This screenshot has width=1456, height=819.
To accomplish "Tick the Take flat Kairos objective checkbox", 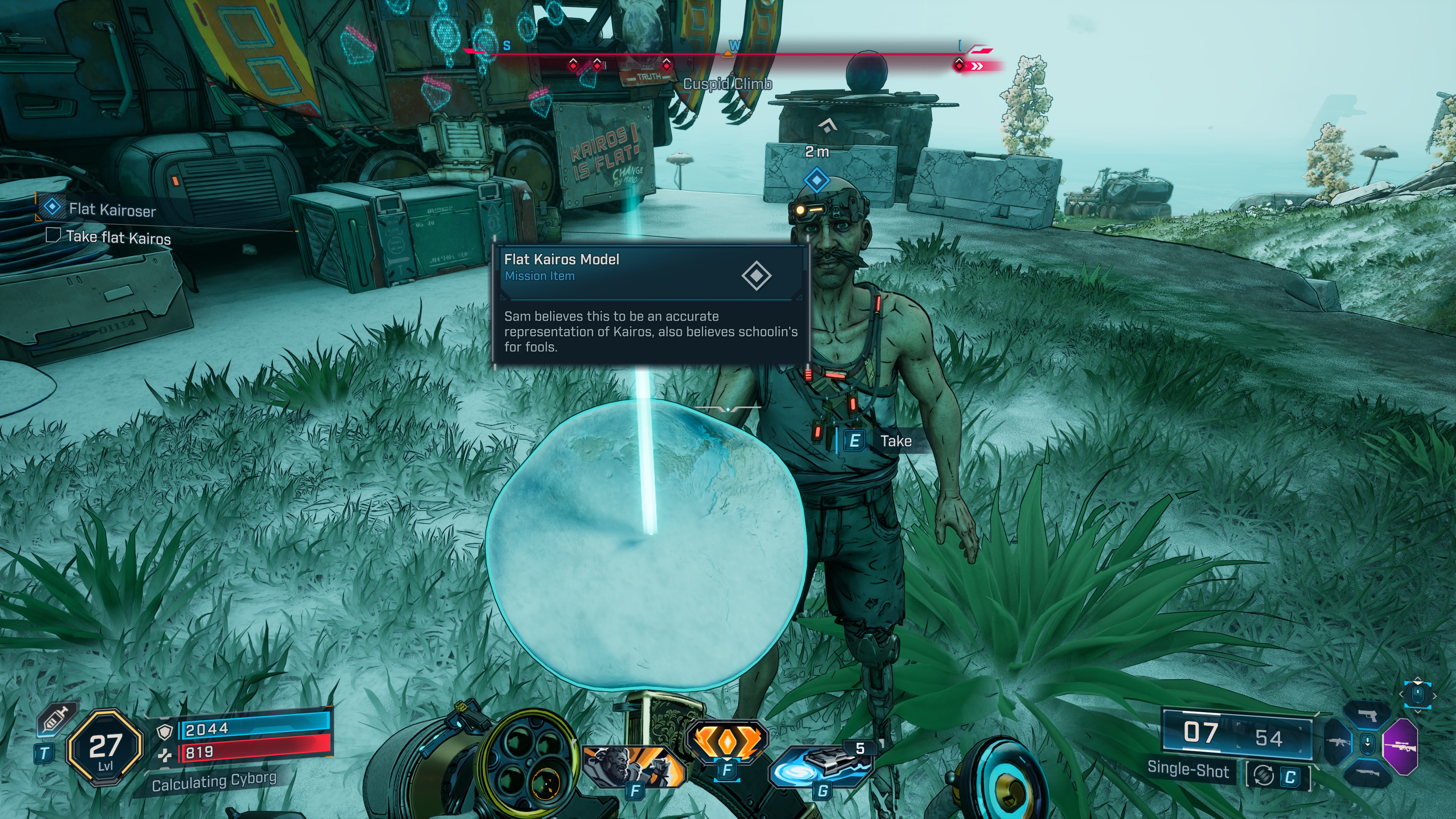I will pos(53,235).
